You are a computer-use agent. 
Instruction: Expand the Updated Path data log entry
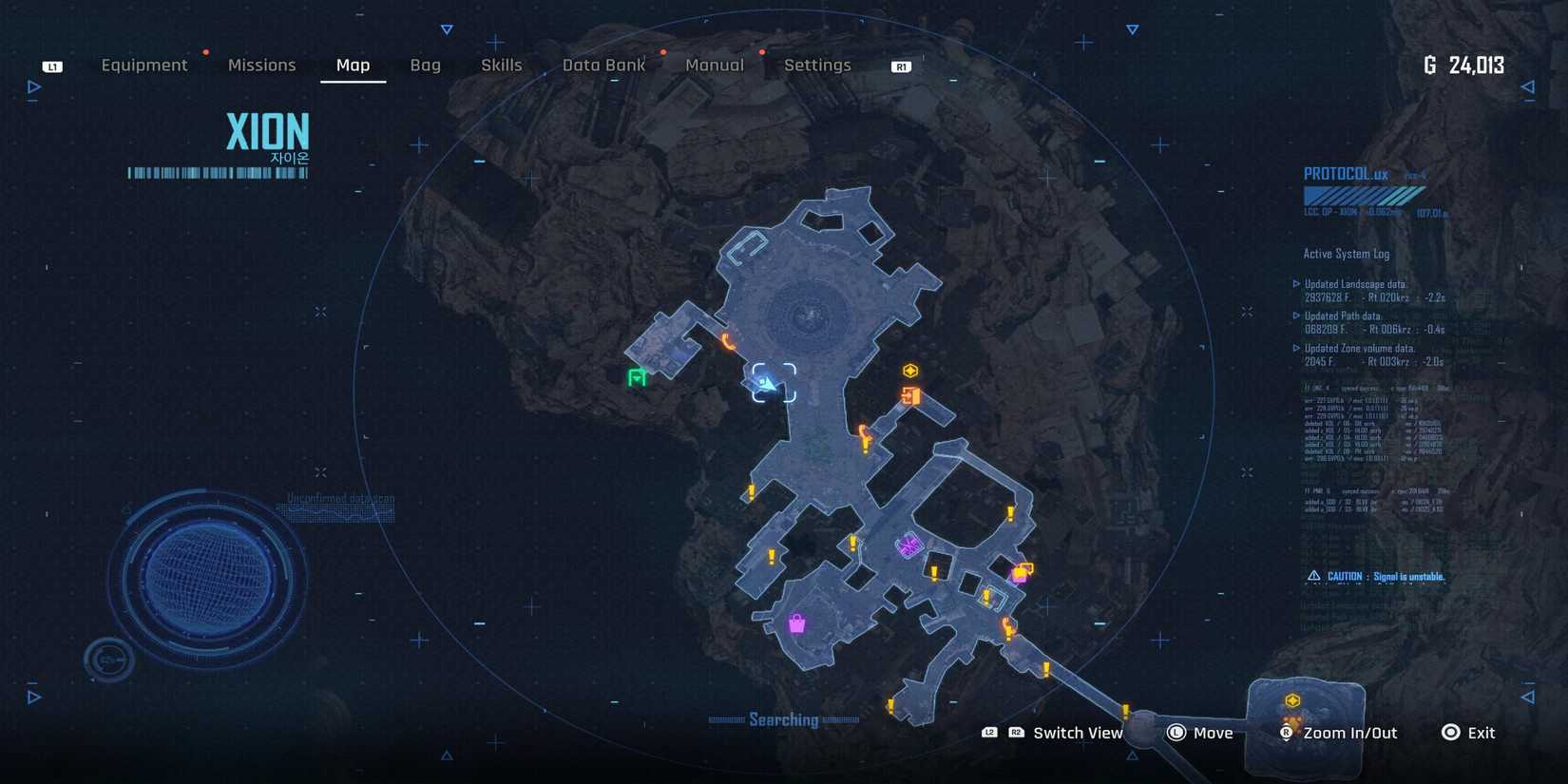[x=1297, y=316]
